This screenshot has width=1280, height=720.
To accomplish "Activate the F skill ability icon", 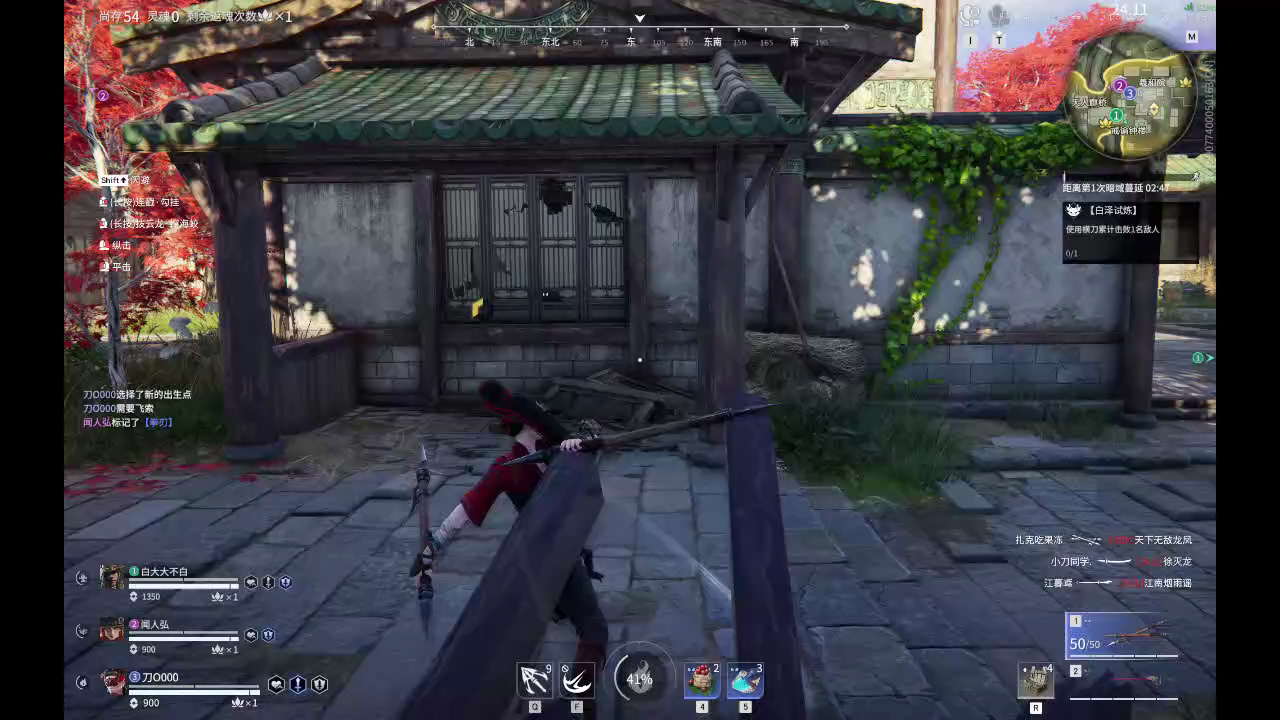I will point(577,678).
